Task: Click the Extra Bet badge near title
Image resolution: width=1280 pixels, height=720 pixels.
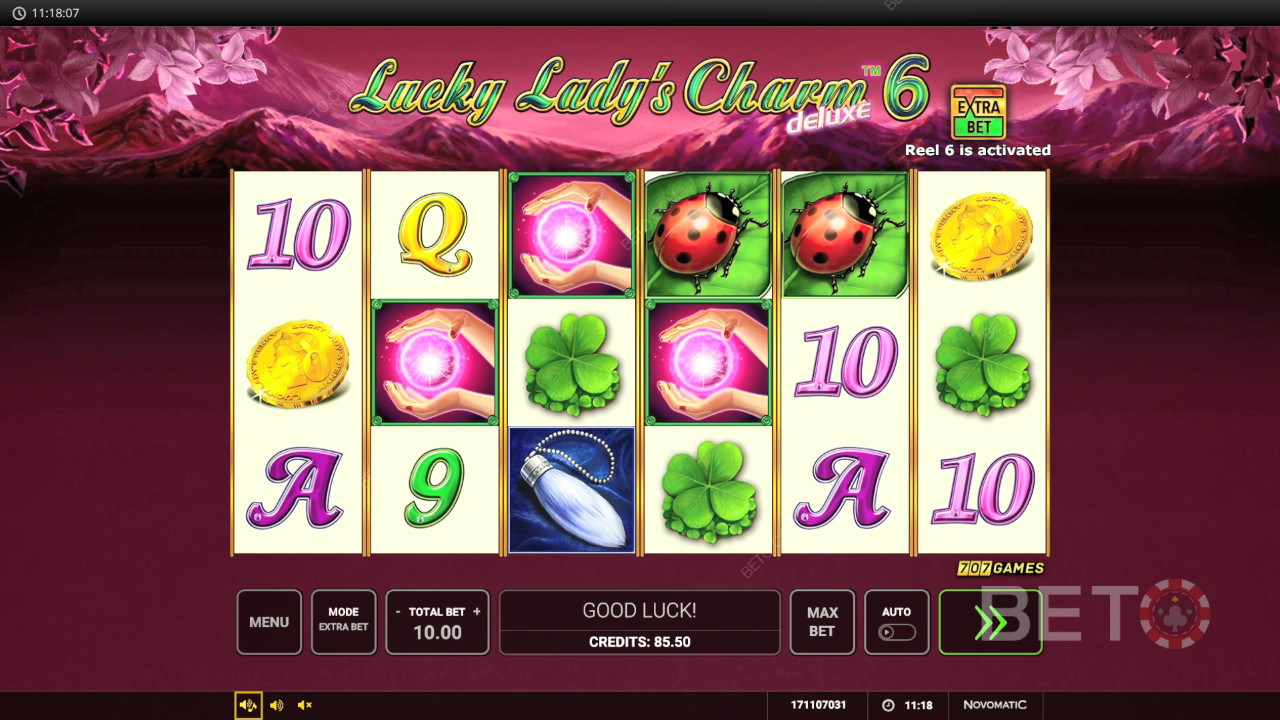Action: (x=978, y=112)
